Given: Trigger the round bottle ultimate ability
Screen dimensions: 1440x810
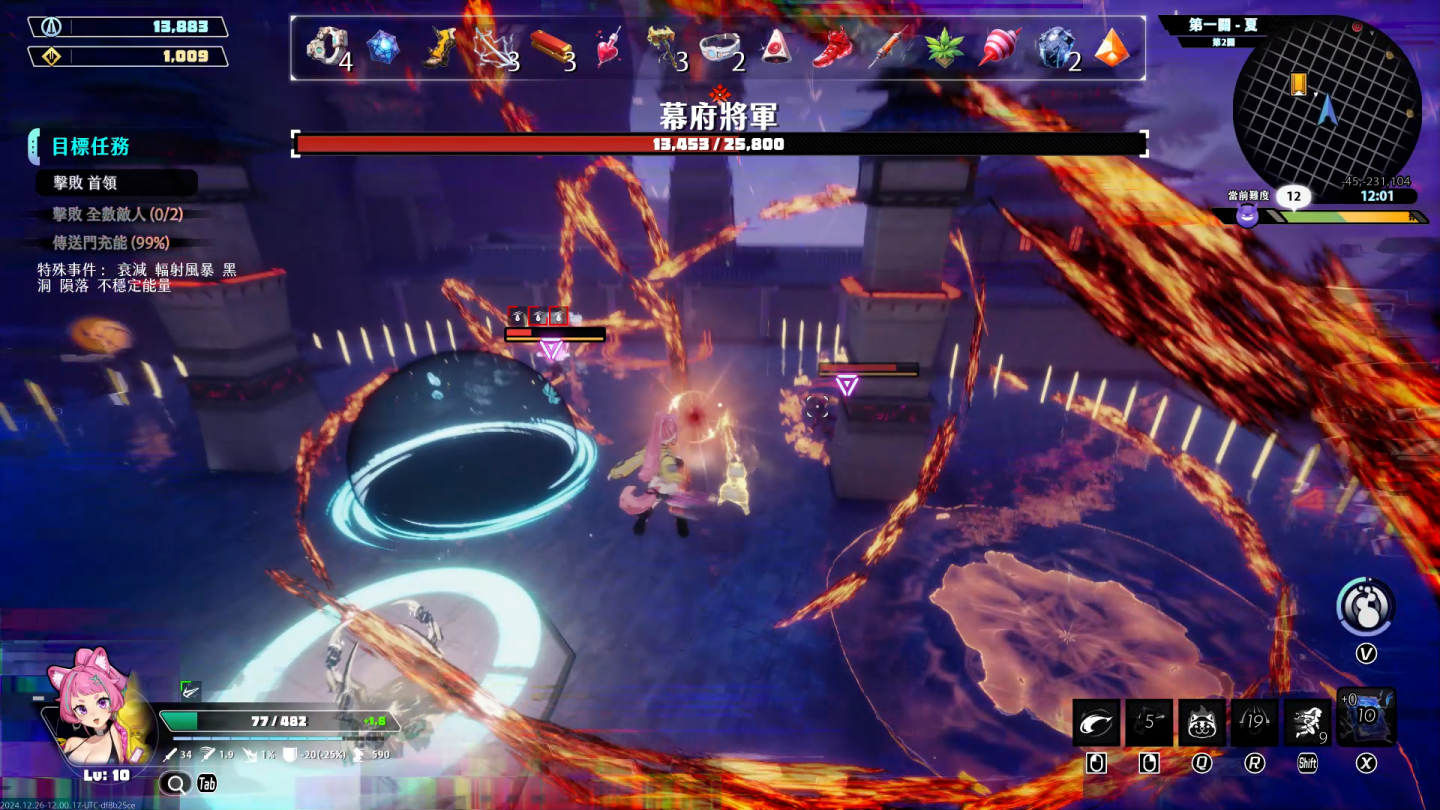Looking at the screenshot, I should 1365,607.
